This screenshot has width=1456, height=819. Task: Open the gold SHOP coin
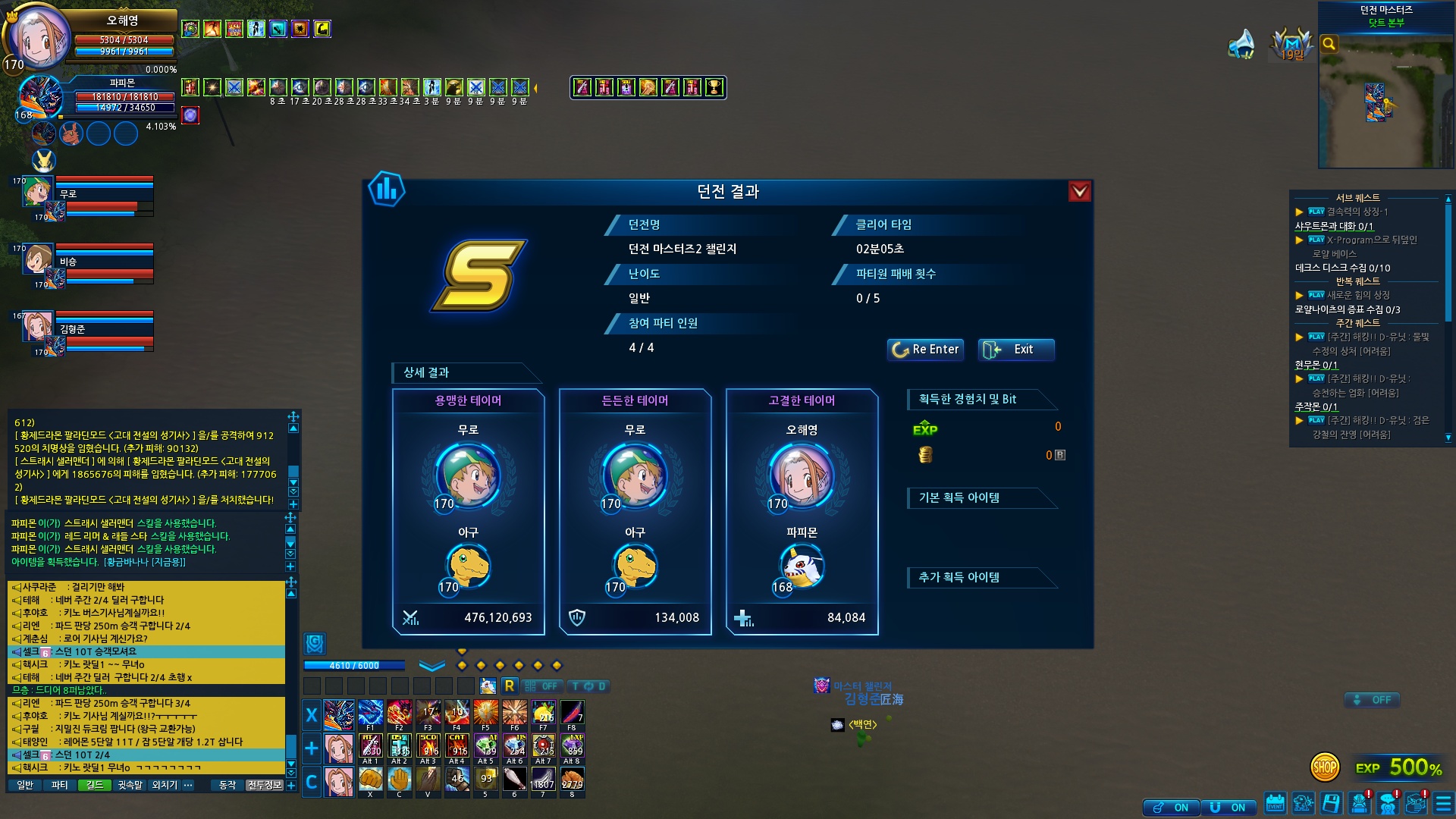click(1324, 767)
